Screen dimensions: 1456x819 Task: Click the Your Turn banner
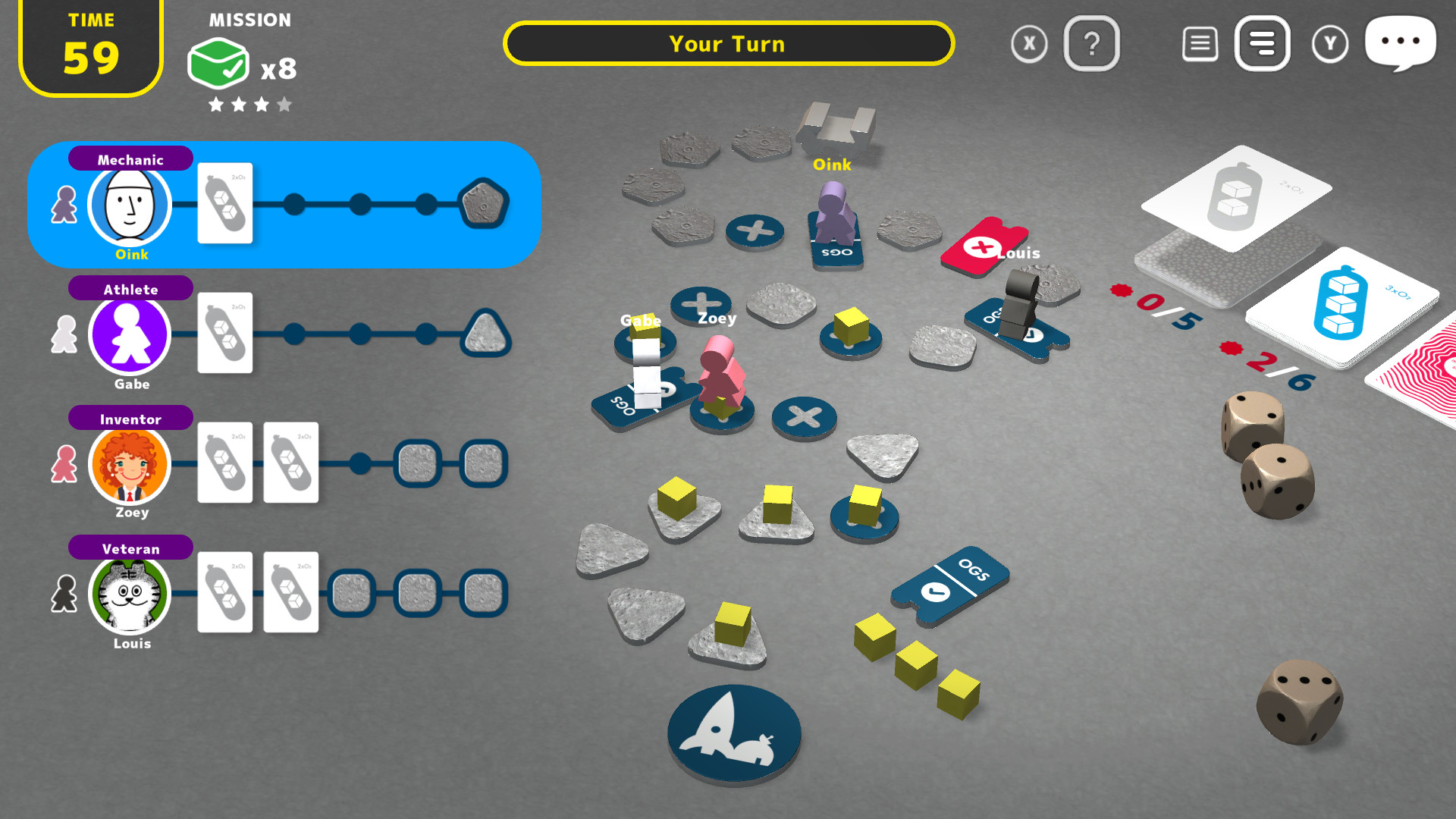pyautogui.click(x=728, y=44)
